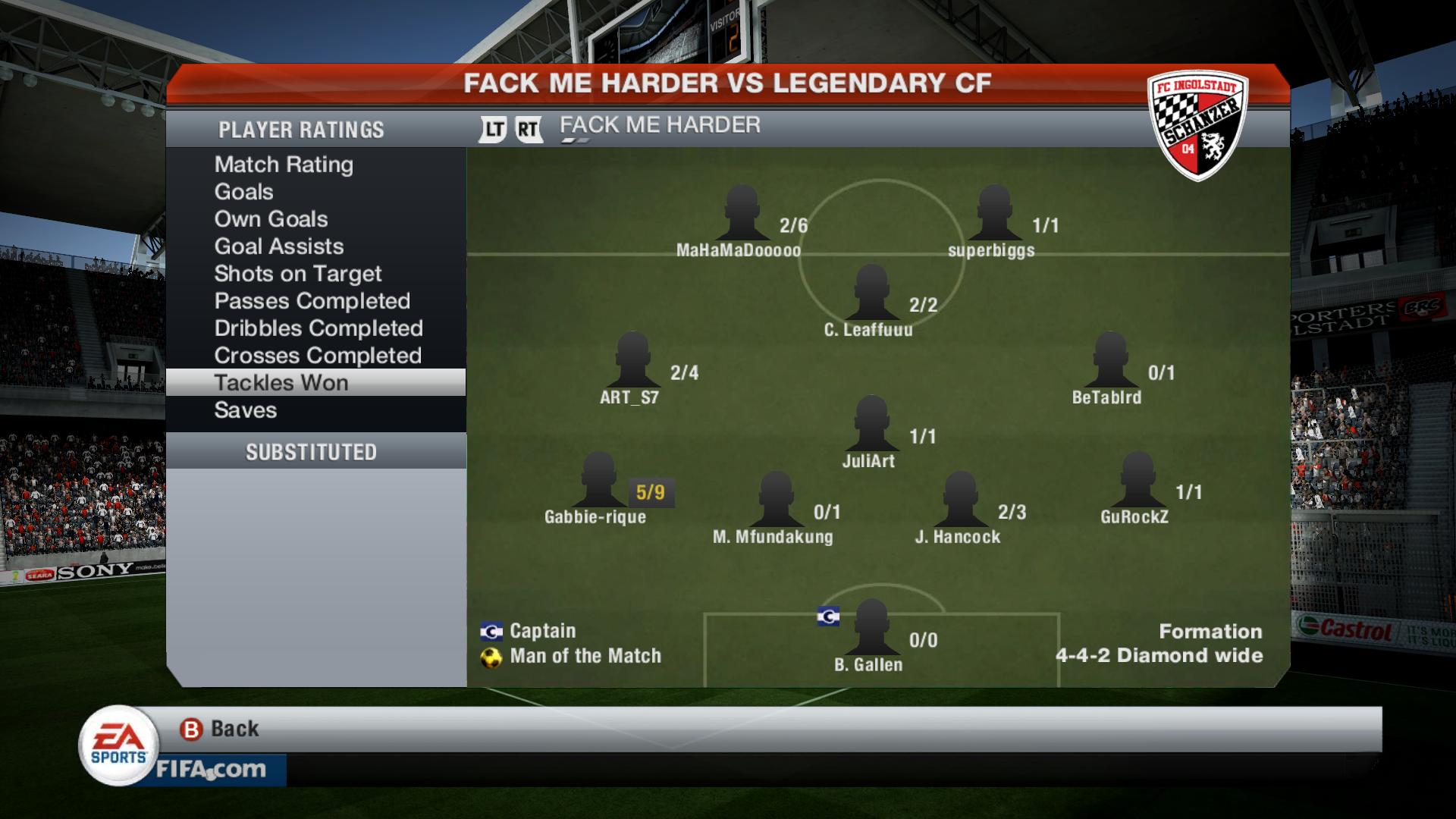Select Shots on Target
The image size is (1456, 819).
(x=297, y=274)
